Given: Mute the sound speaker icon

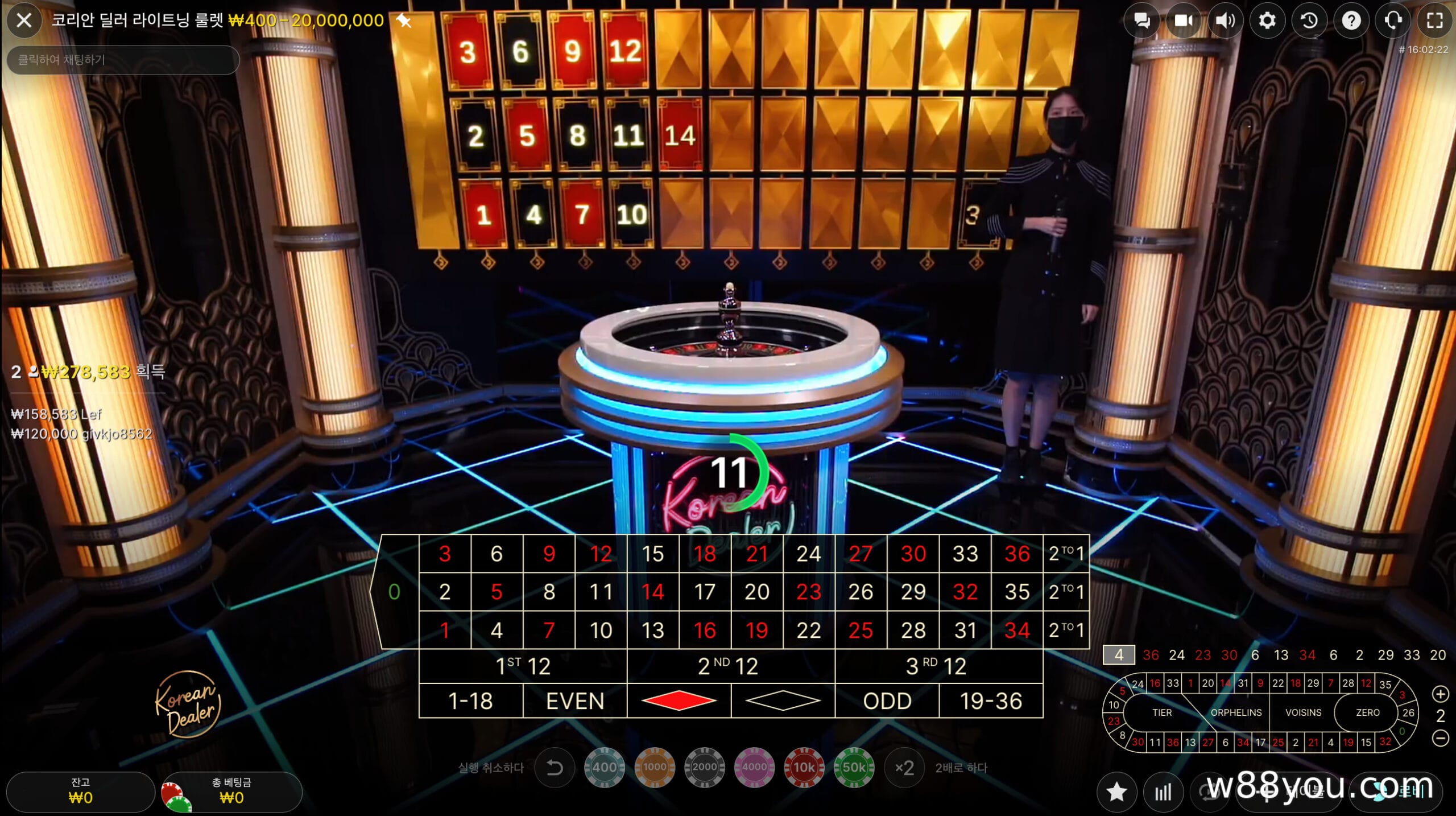Looking at the screenshot, I should (1225, 21).
